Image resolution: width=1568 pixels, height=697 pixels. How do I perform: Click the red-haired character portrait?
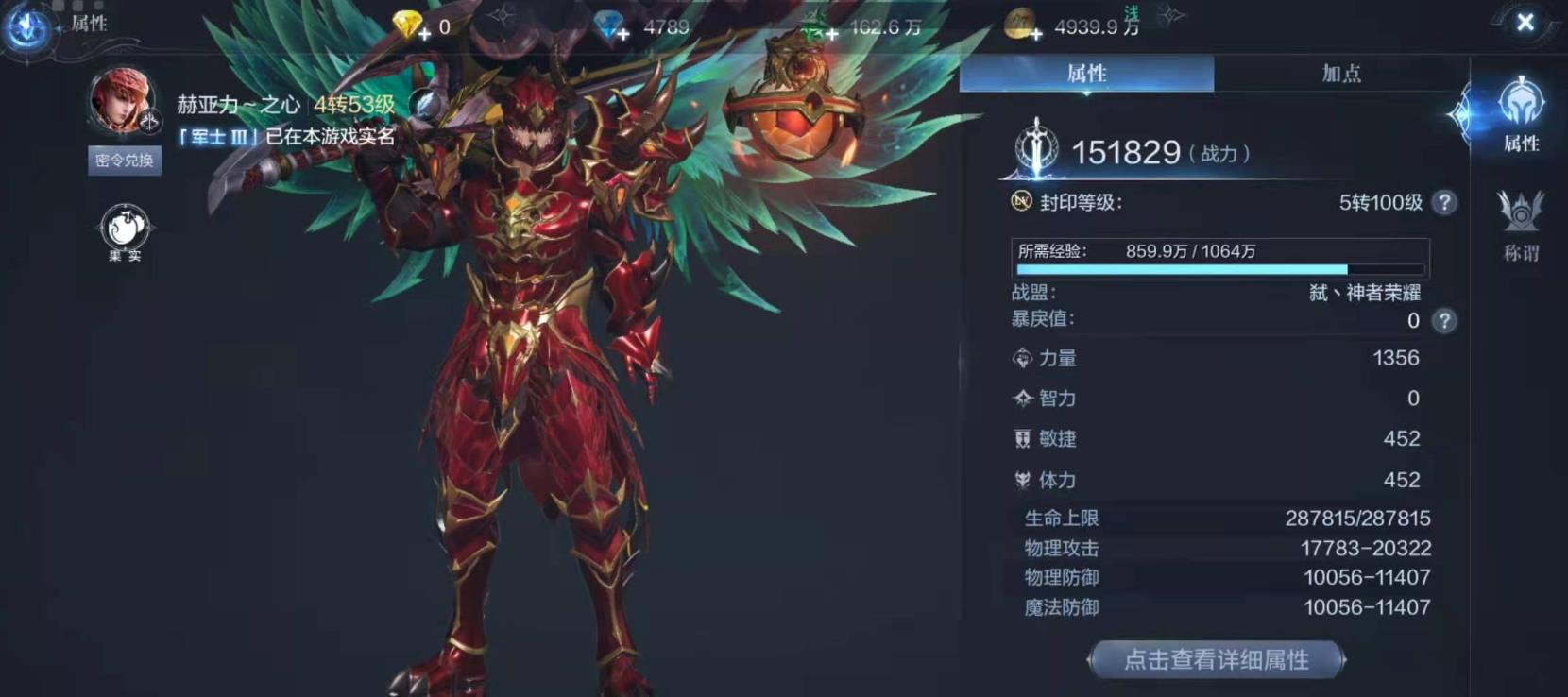pos(121,99)
